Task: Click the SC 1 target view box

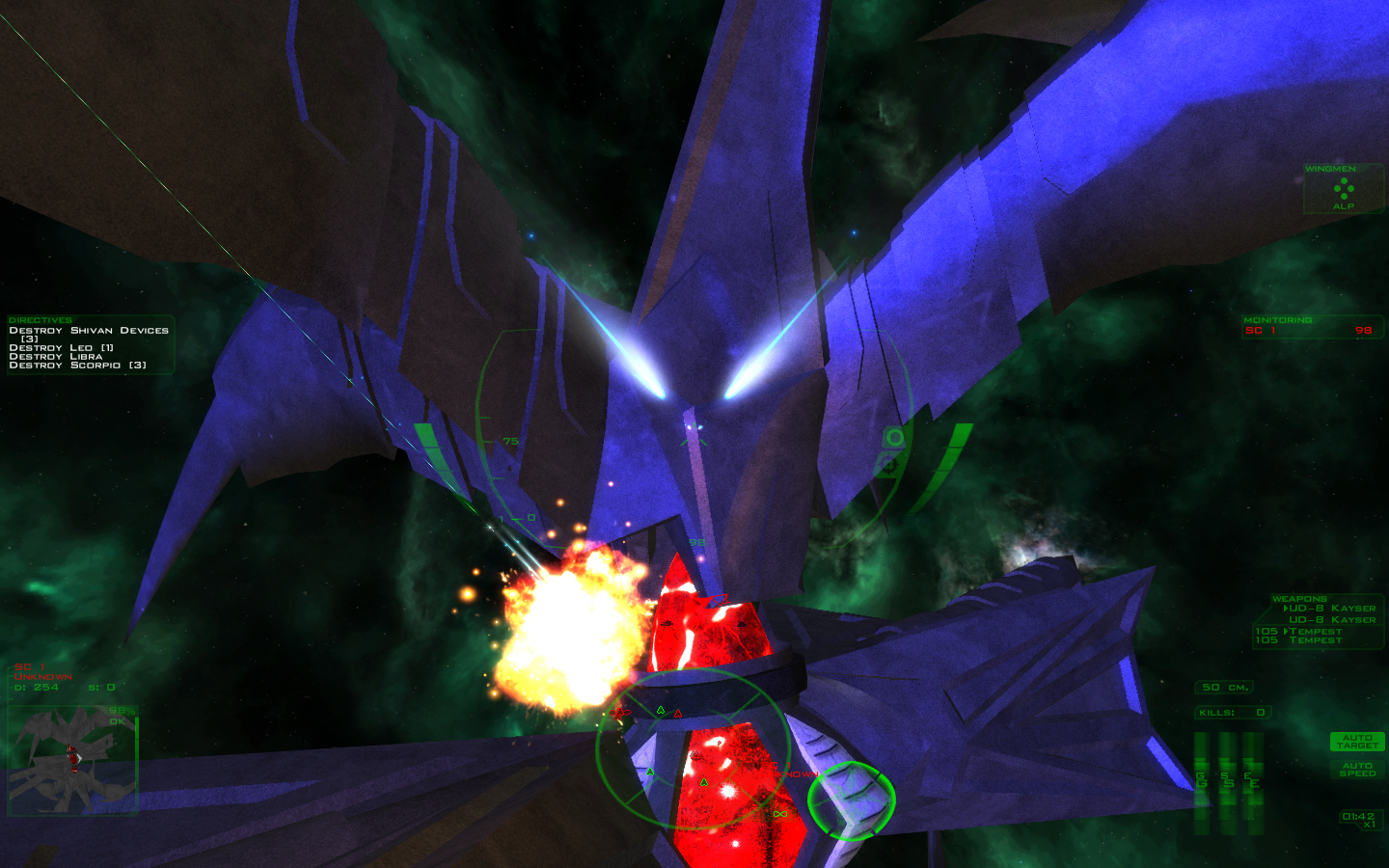Action: point(72,760)
